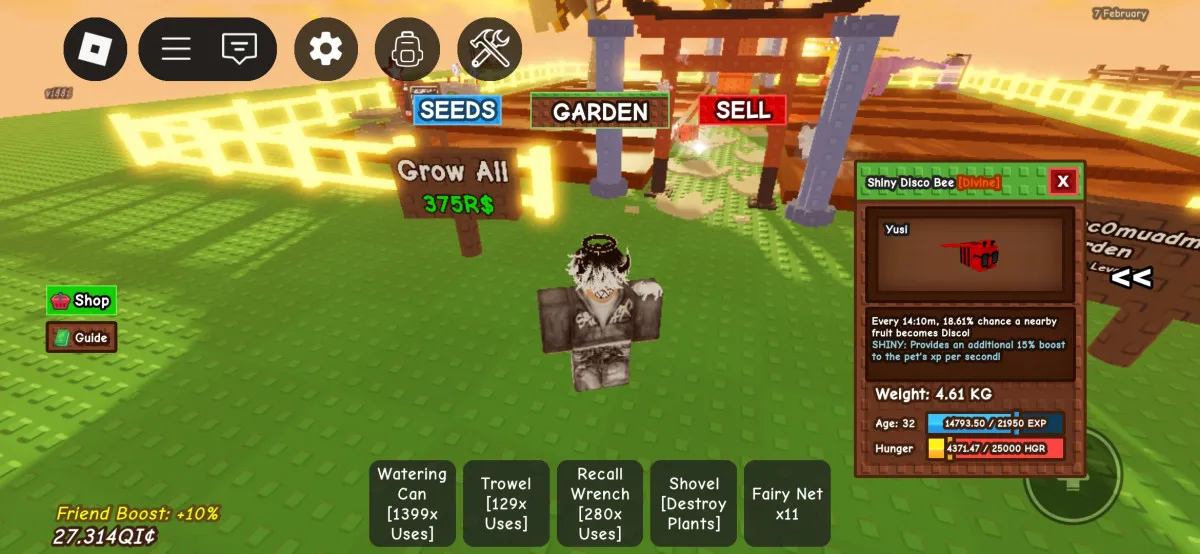Open the backpack inventory icon
Viewport: 1200px width, 554px height.
pos(407,48)
